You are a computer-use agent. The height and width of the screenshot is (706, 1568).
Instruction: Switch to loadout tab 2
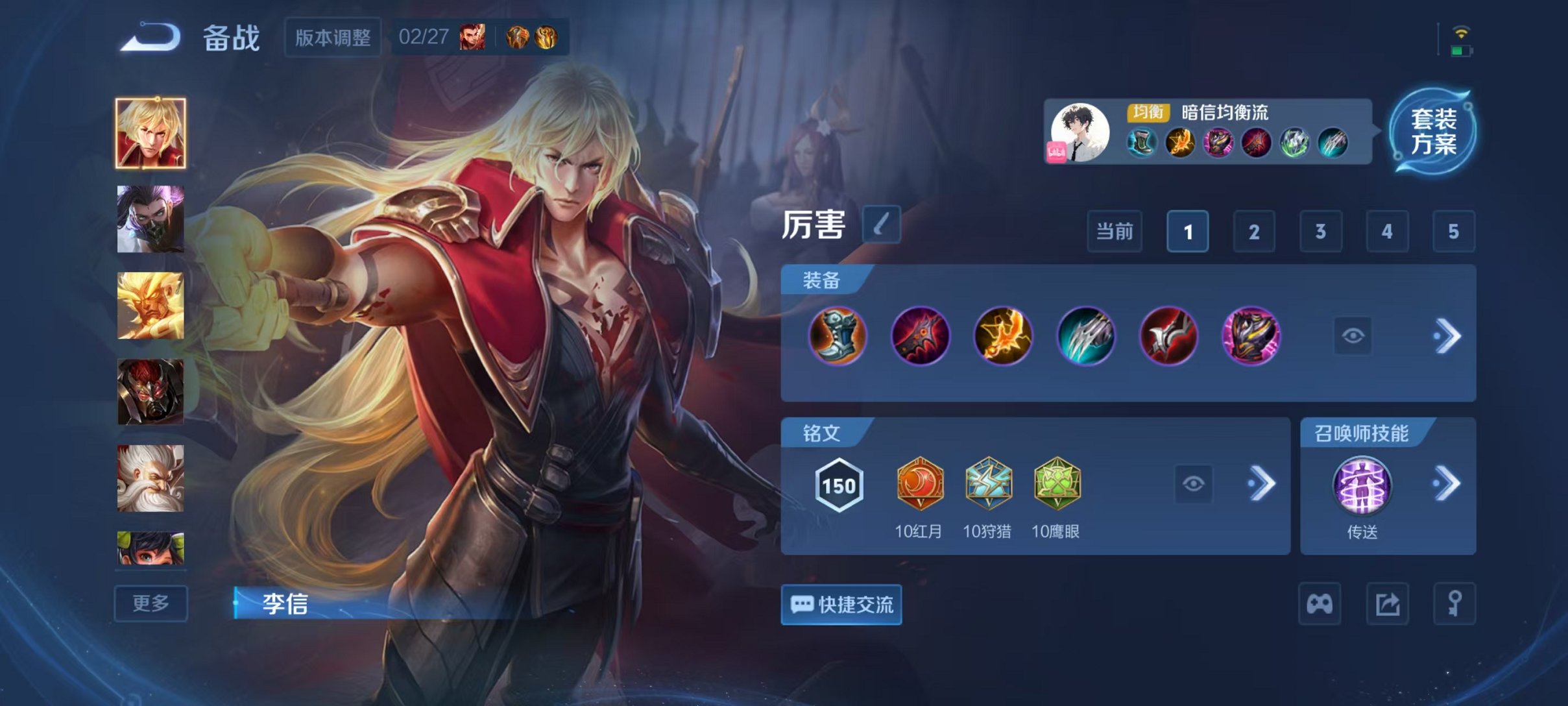tap(1253, 231)
